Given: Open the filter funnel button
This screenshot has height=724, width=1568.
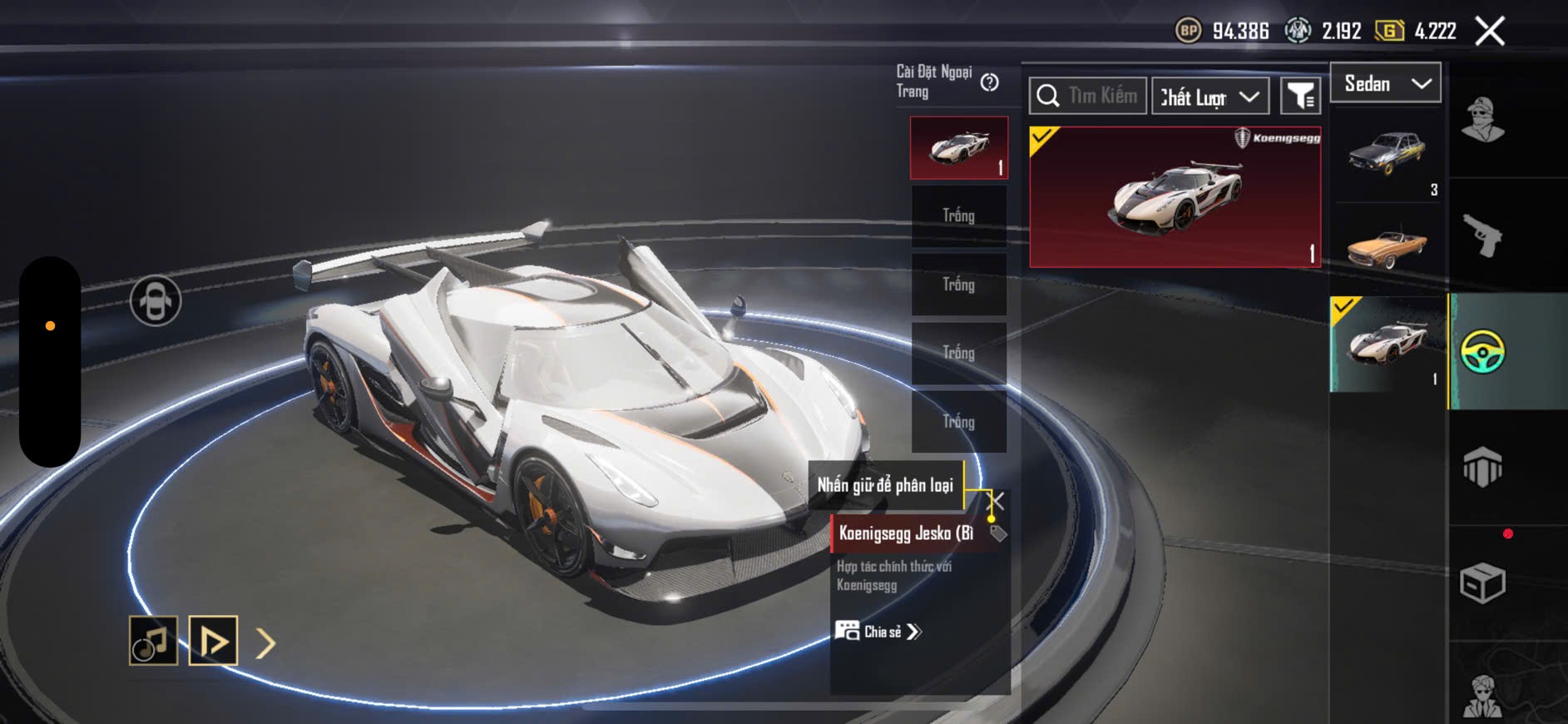Looking at the screenshot, I should tap(1299, 97).
